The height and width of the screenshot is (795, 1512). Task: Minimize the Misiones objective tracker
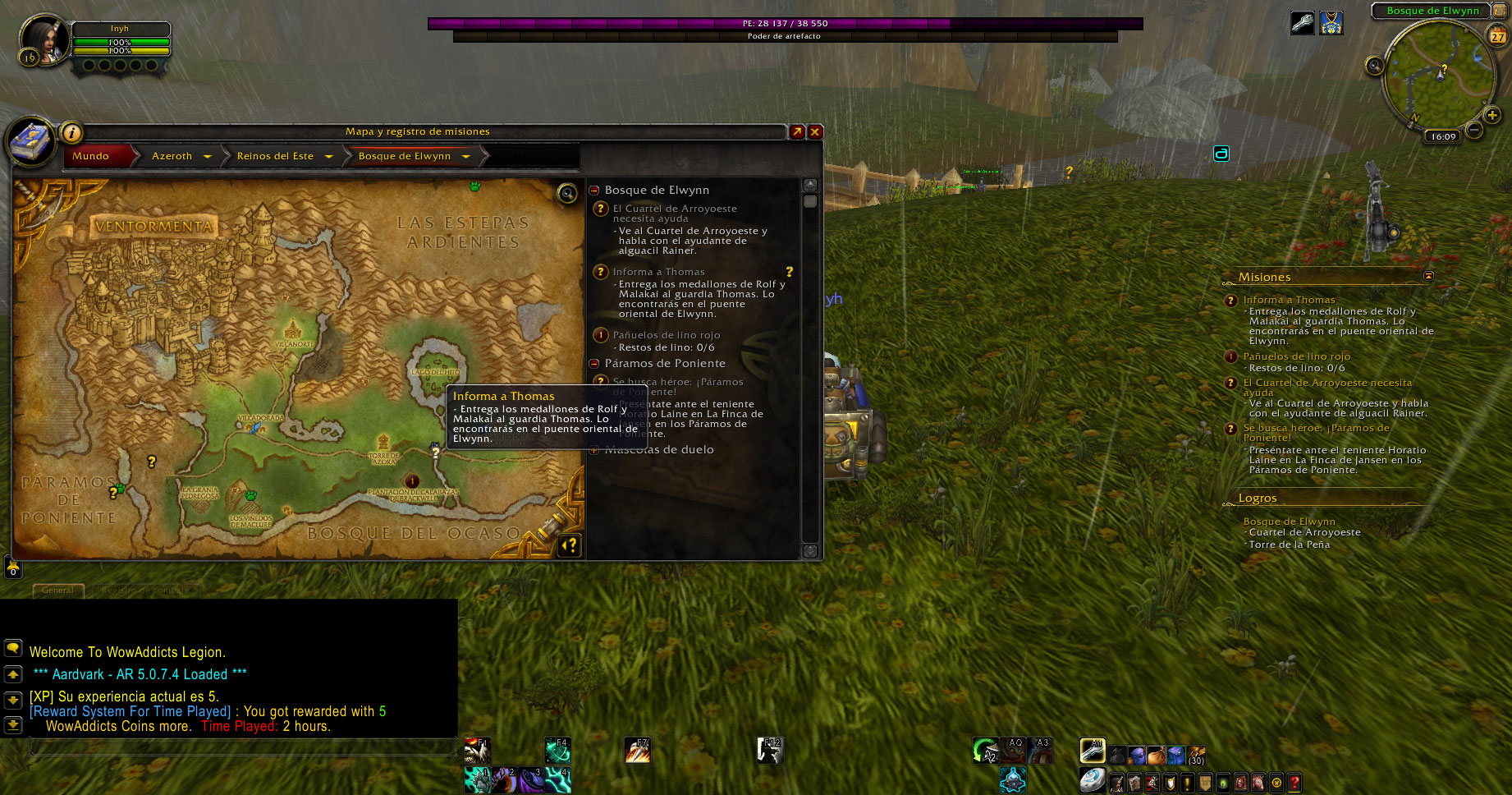click(x=1428, y=276)
